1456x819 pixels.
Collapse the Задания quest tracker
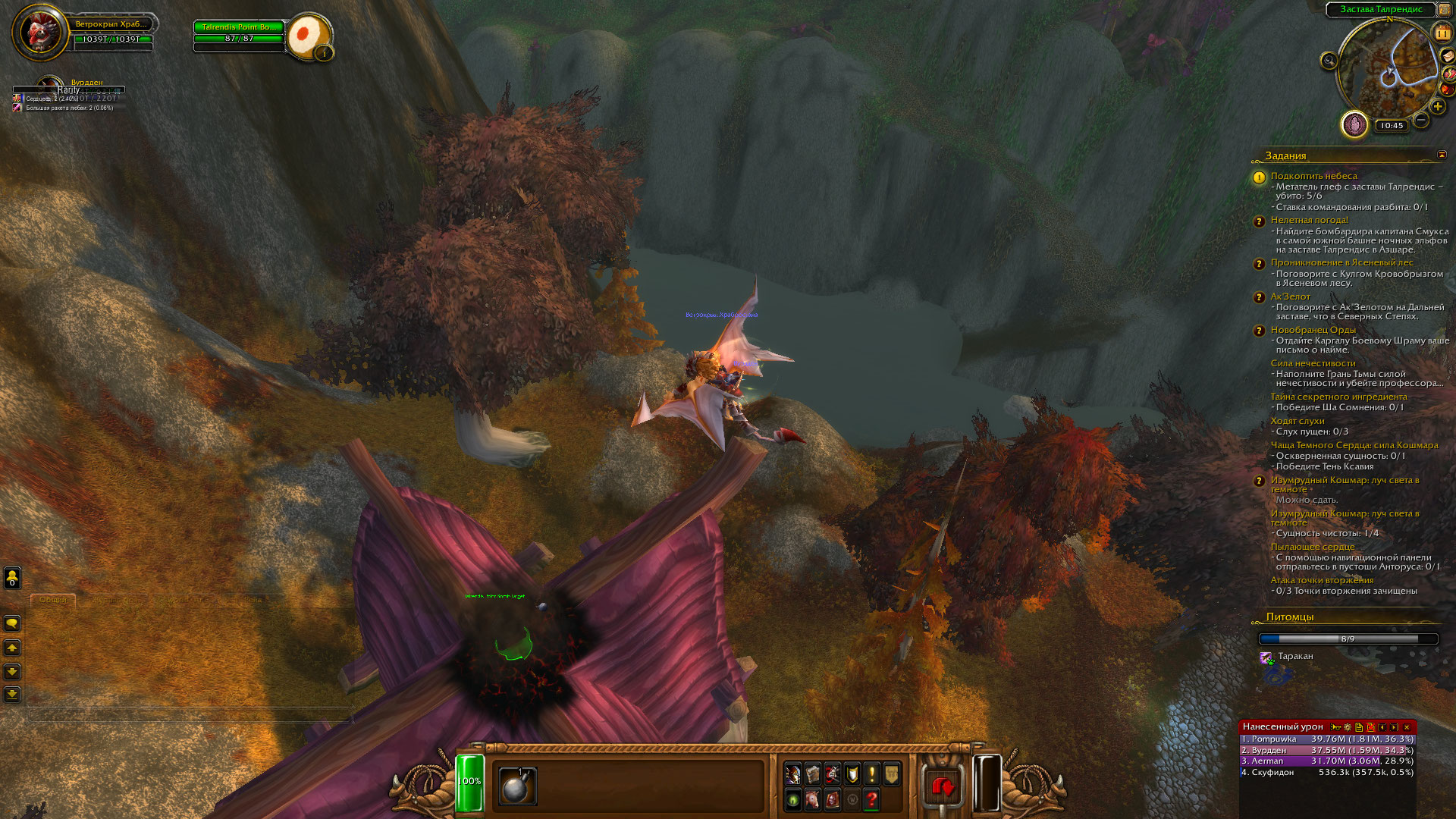click(1442, 155)
